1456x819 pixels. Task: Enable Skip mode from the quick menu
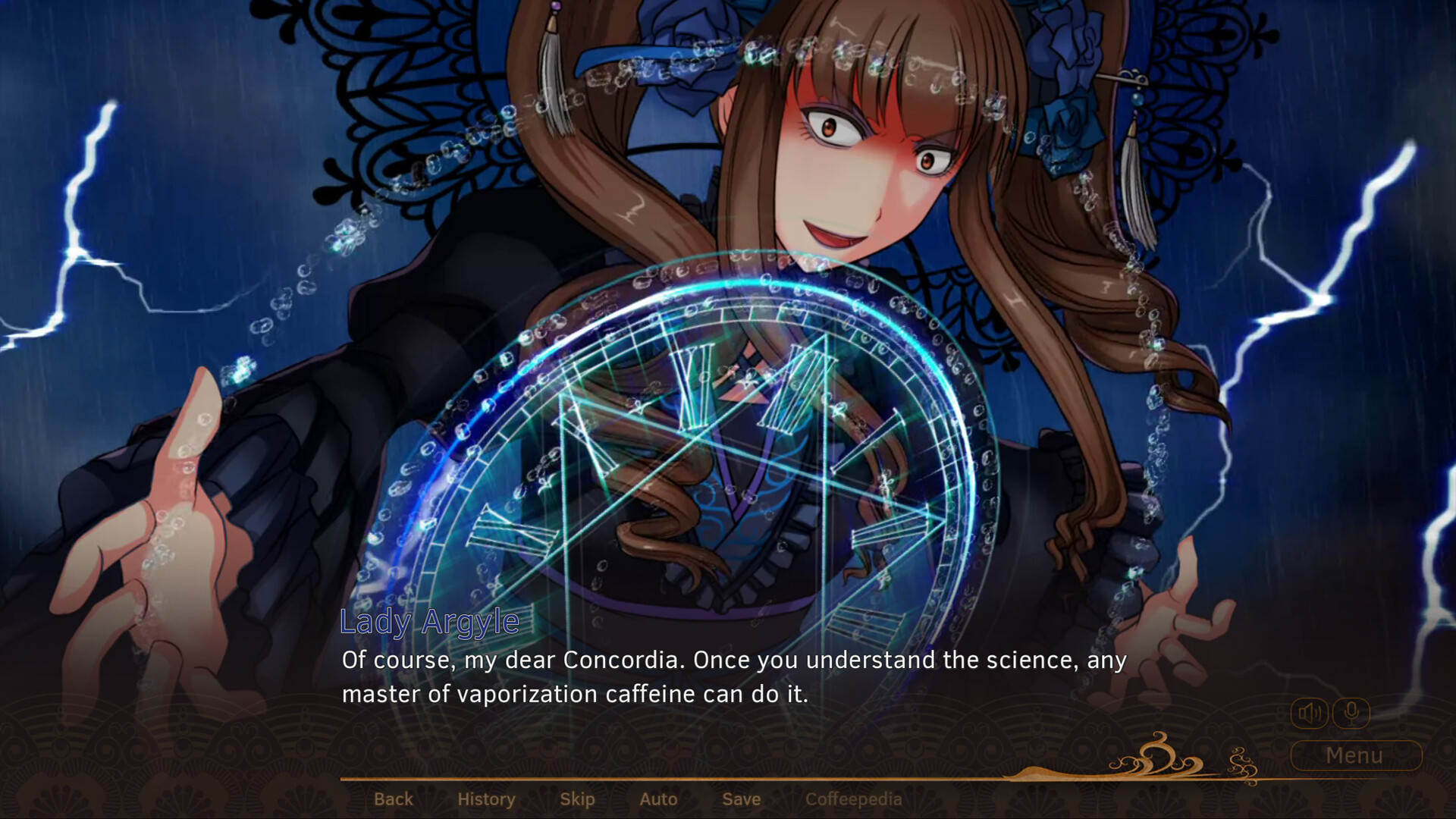(576, 799)
